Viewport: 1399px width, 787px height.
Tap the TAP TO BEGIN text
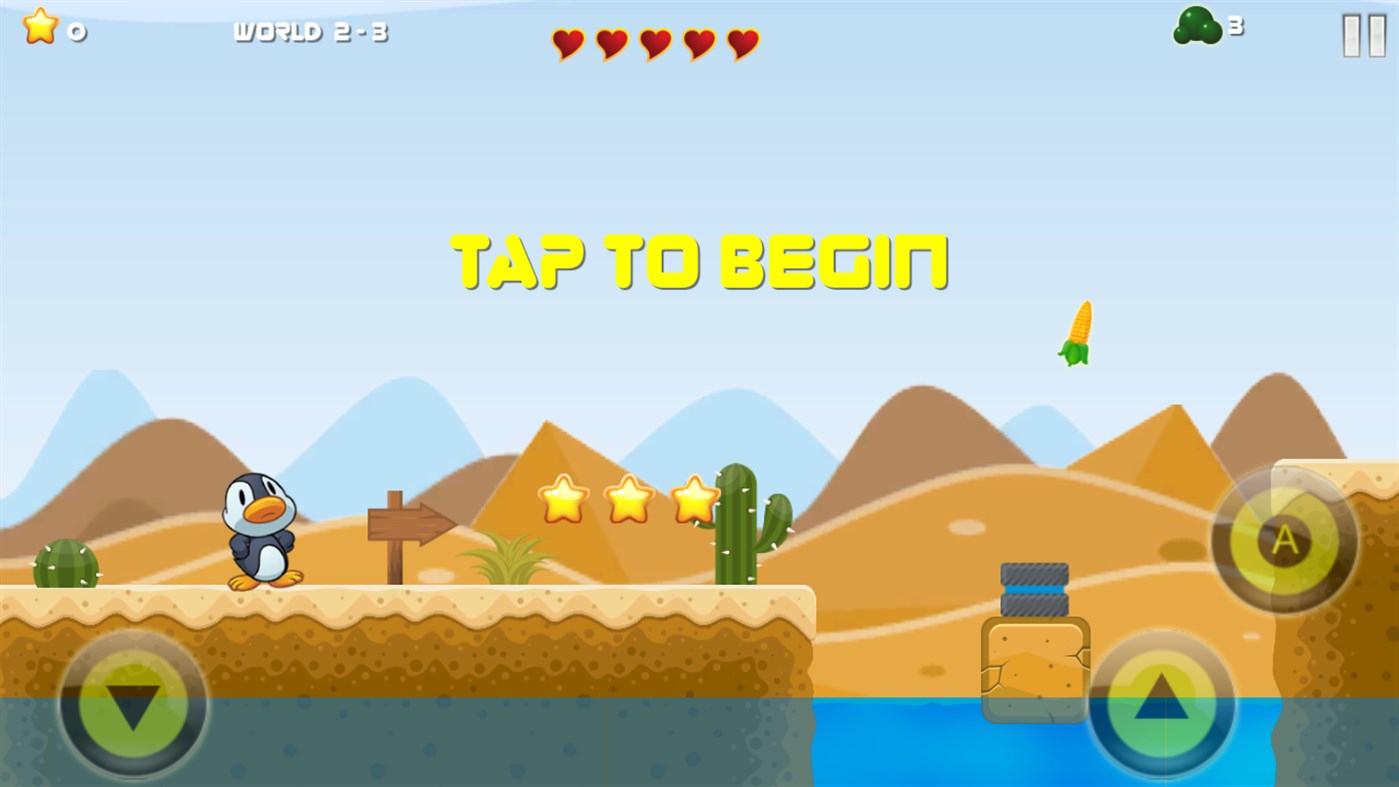tap(699, 260)
